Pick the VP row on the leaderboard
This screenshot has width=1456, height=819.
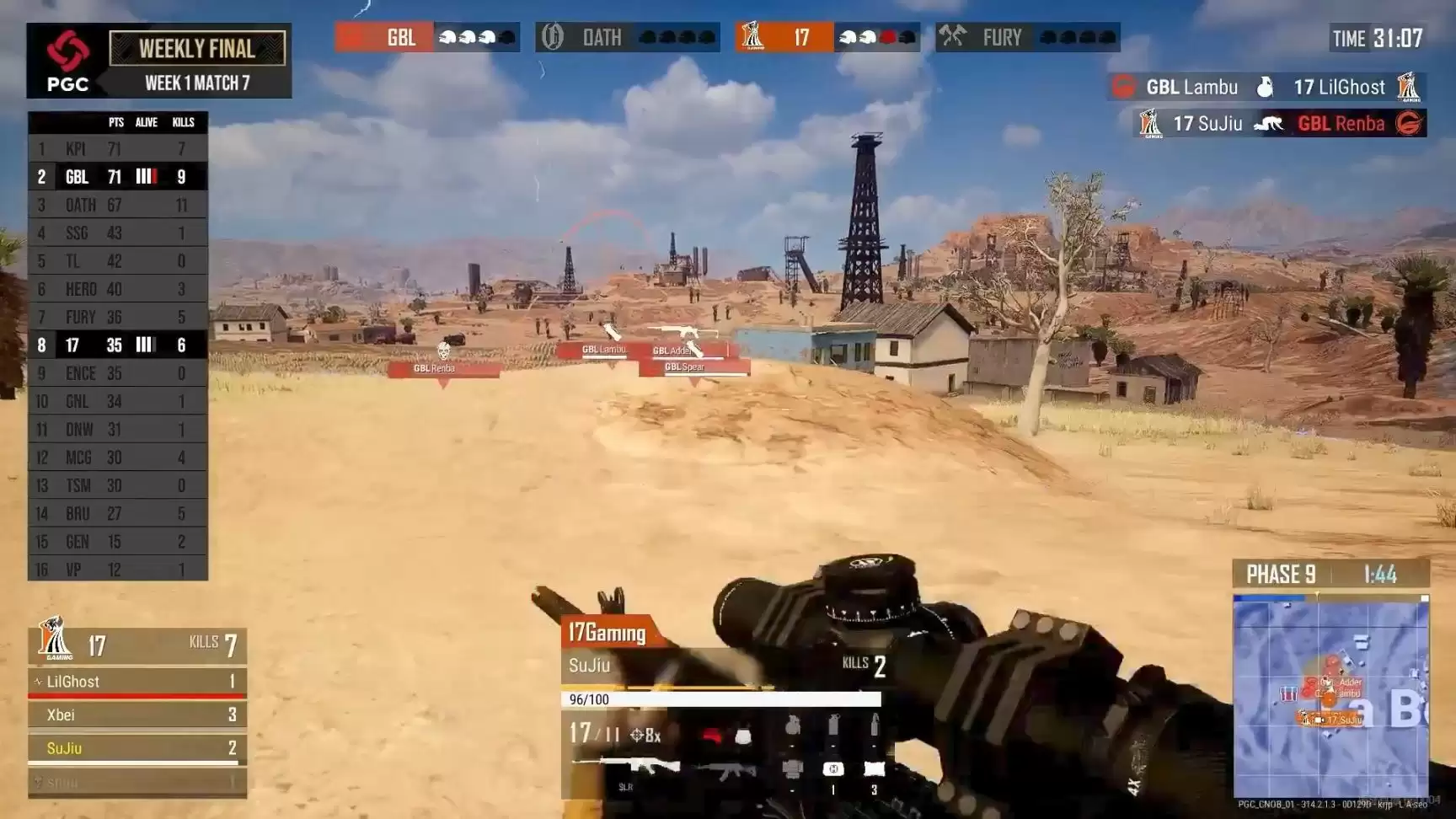point(117,570)
